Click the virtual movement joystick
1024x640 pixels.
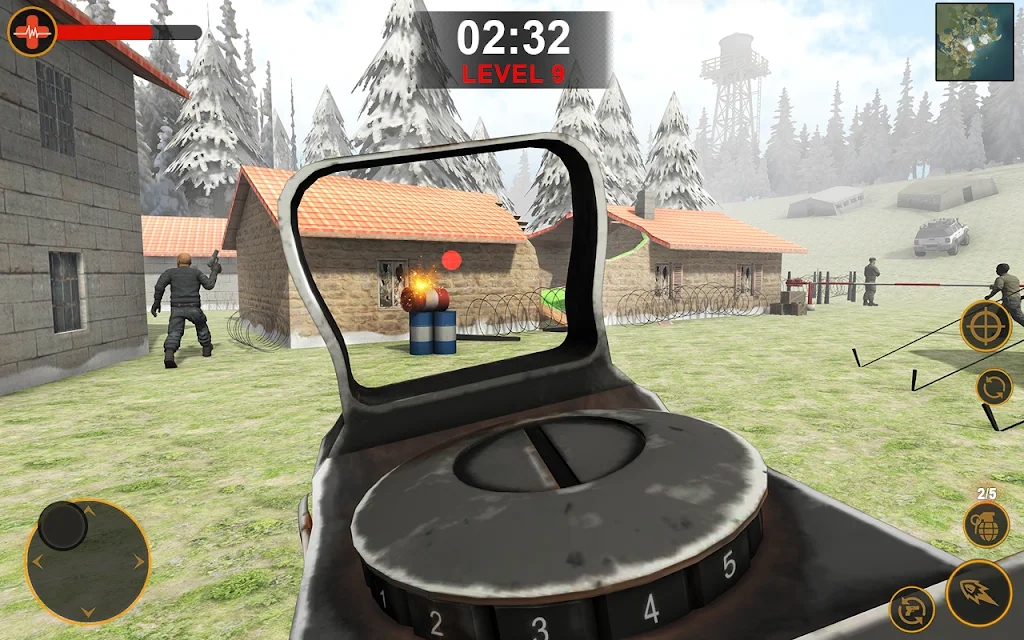(64, 525)
